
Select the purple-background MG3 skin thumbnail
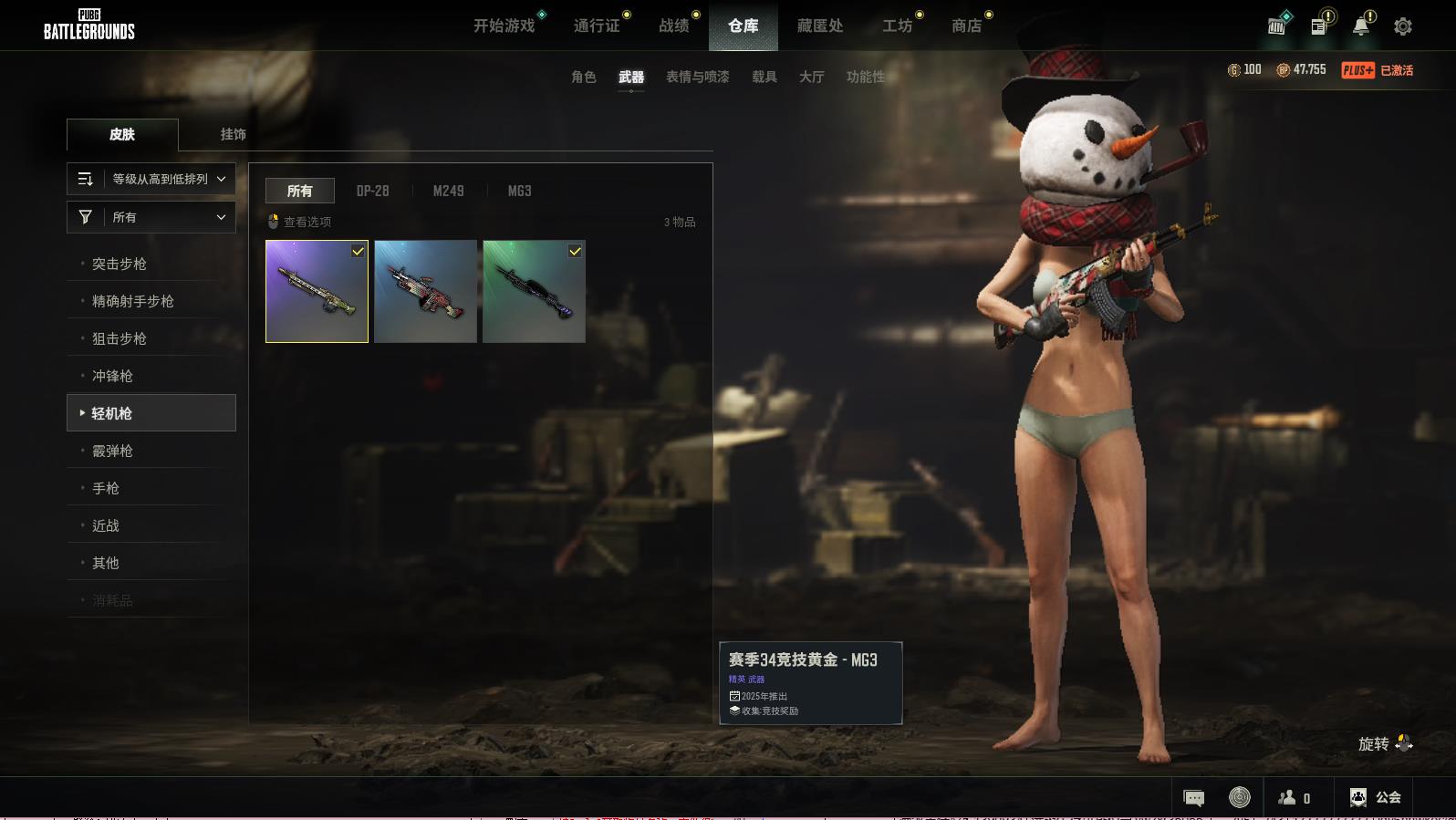(x=317, y=291)
